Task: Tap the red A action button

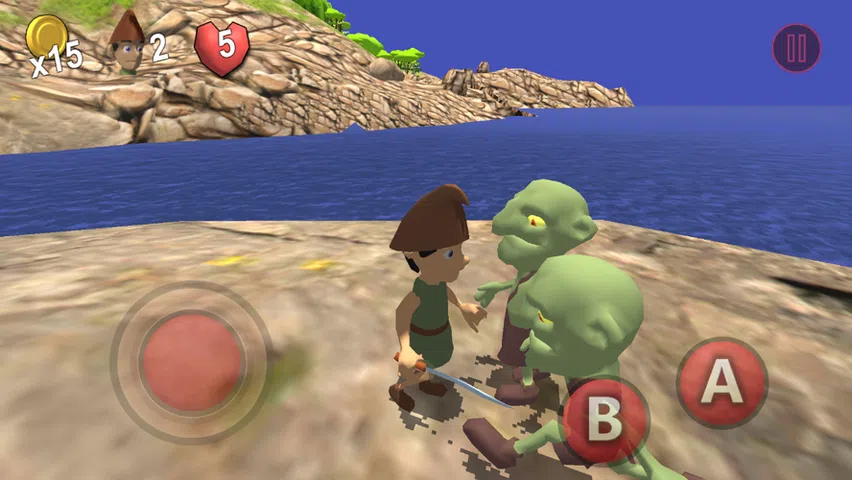Action: coord(721,383)
